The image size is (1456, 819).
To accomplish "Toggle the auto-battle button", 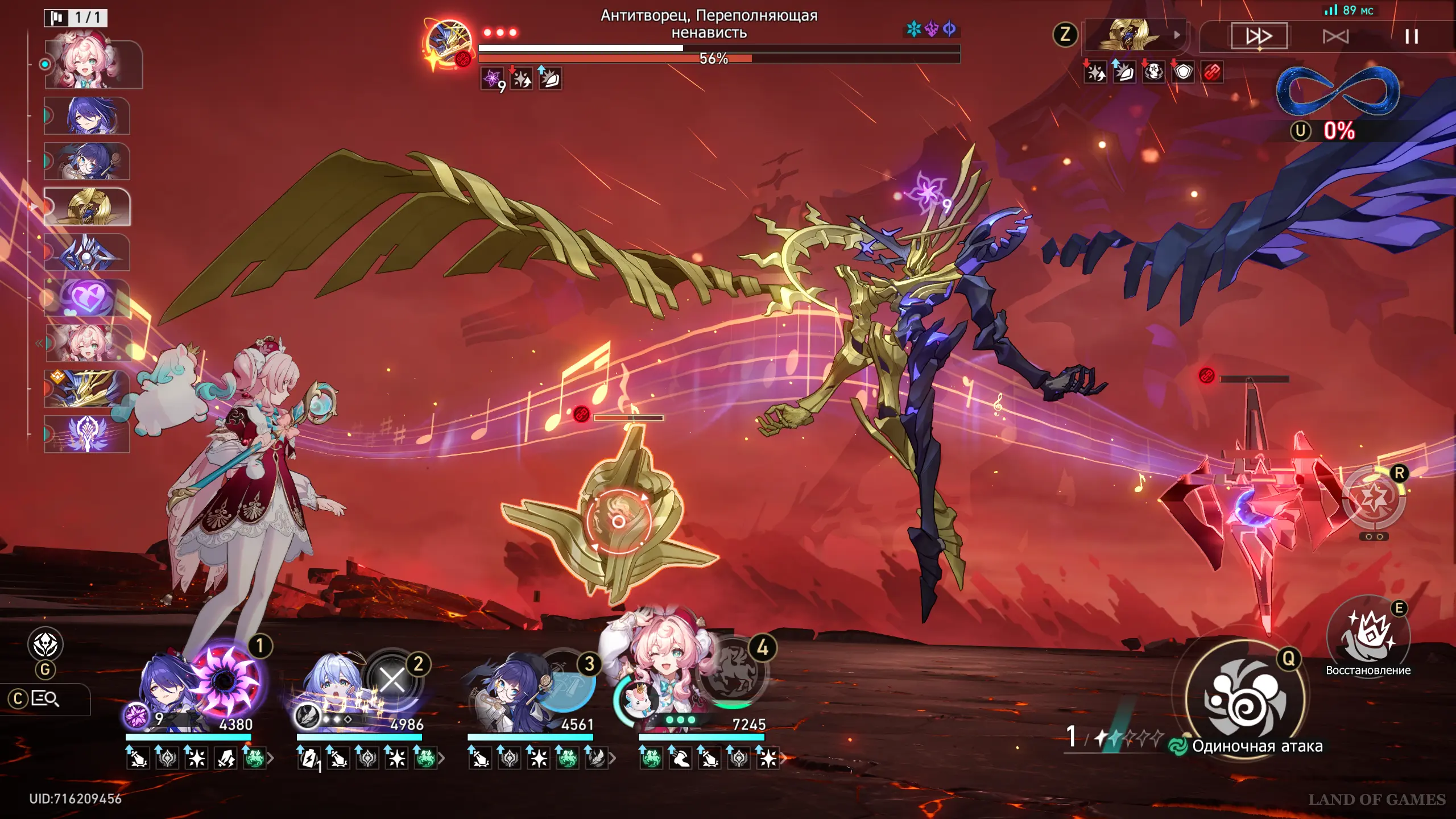I will (x=1335, y=37).
